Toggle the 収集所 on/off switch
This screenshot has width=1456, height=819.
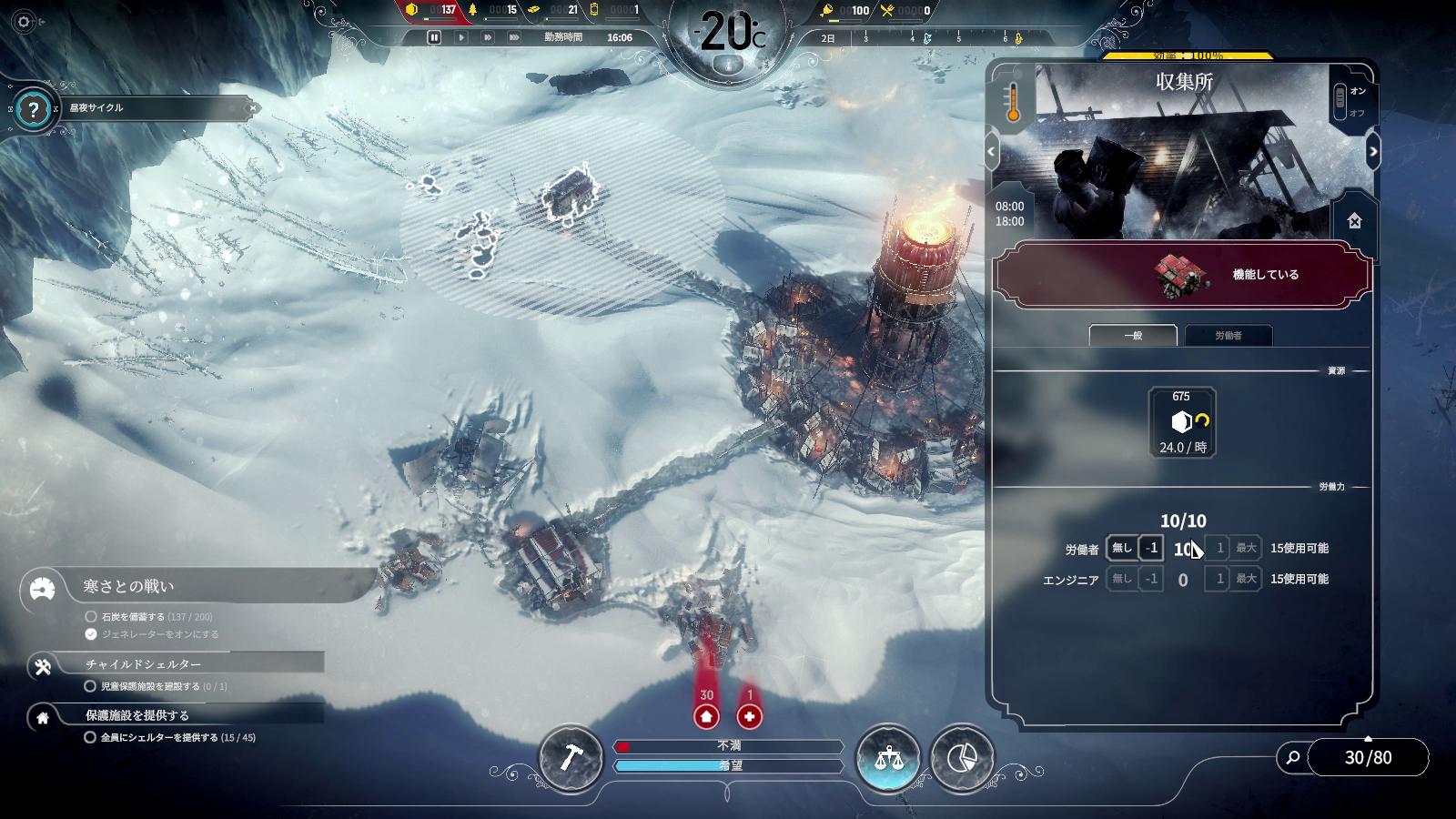point(1340,101)
